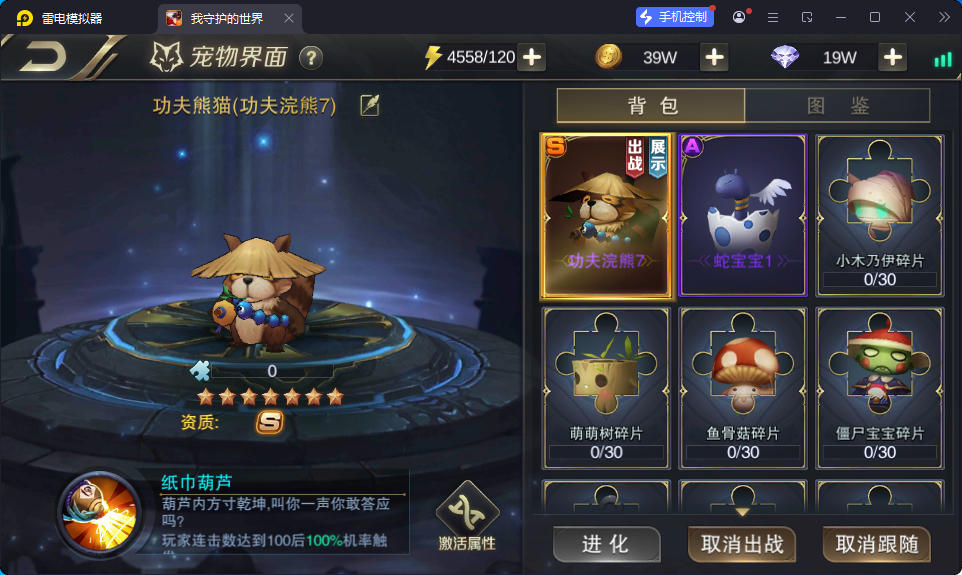The image size is (962, 575).
Task: Buy more diamonds with the plus button
Action: 892,57
